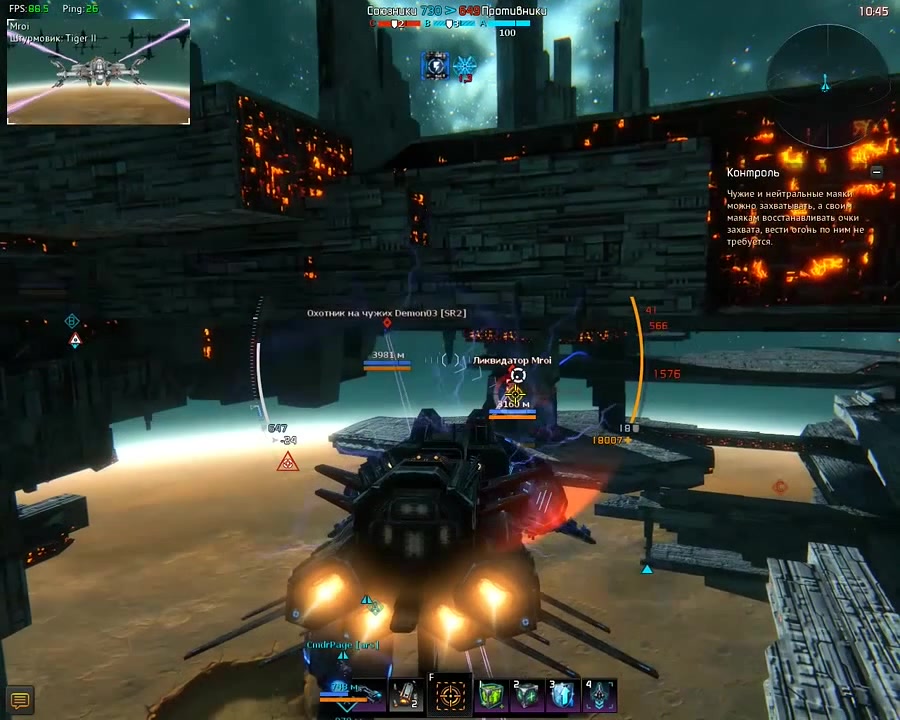
Task: Trigger the ship icon module in slot 4
Action: (600, 695)
